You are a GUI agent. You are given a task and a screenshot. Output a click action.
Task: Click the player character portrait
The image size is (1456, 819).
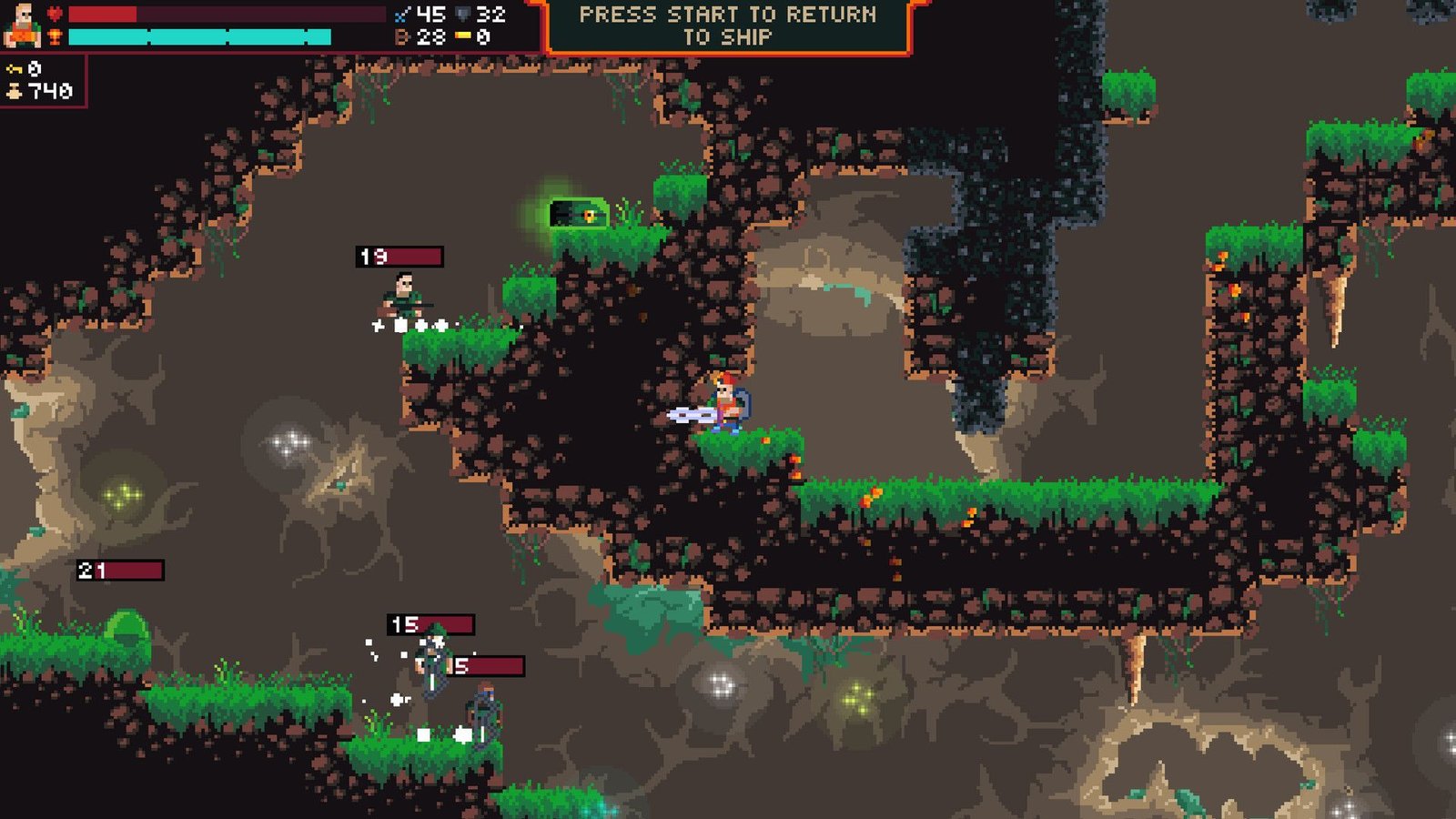(x=22, y=25)
